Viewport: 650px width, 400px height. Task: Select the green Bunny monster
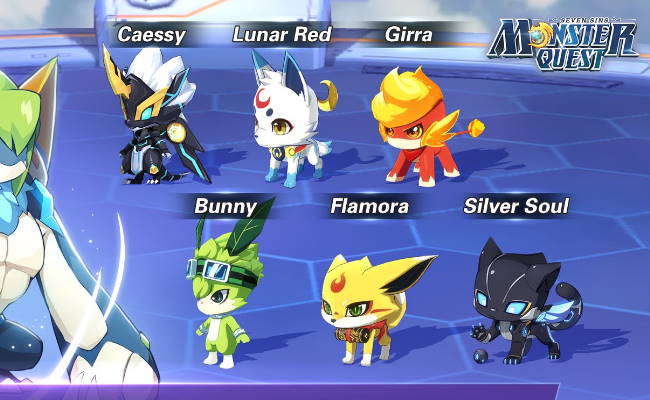click(x=222, y=290)
